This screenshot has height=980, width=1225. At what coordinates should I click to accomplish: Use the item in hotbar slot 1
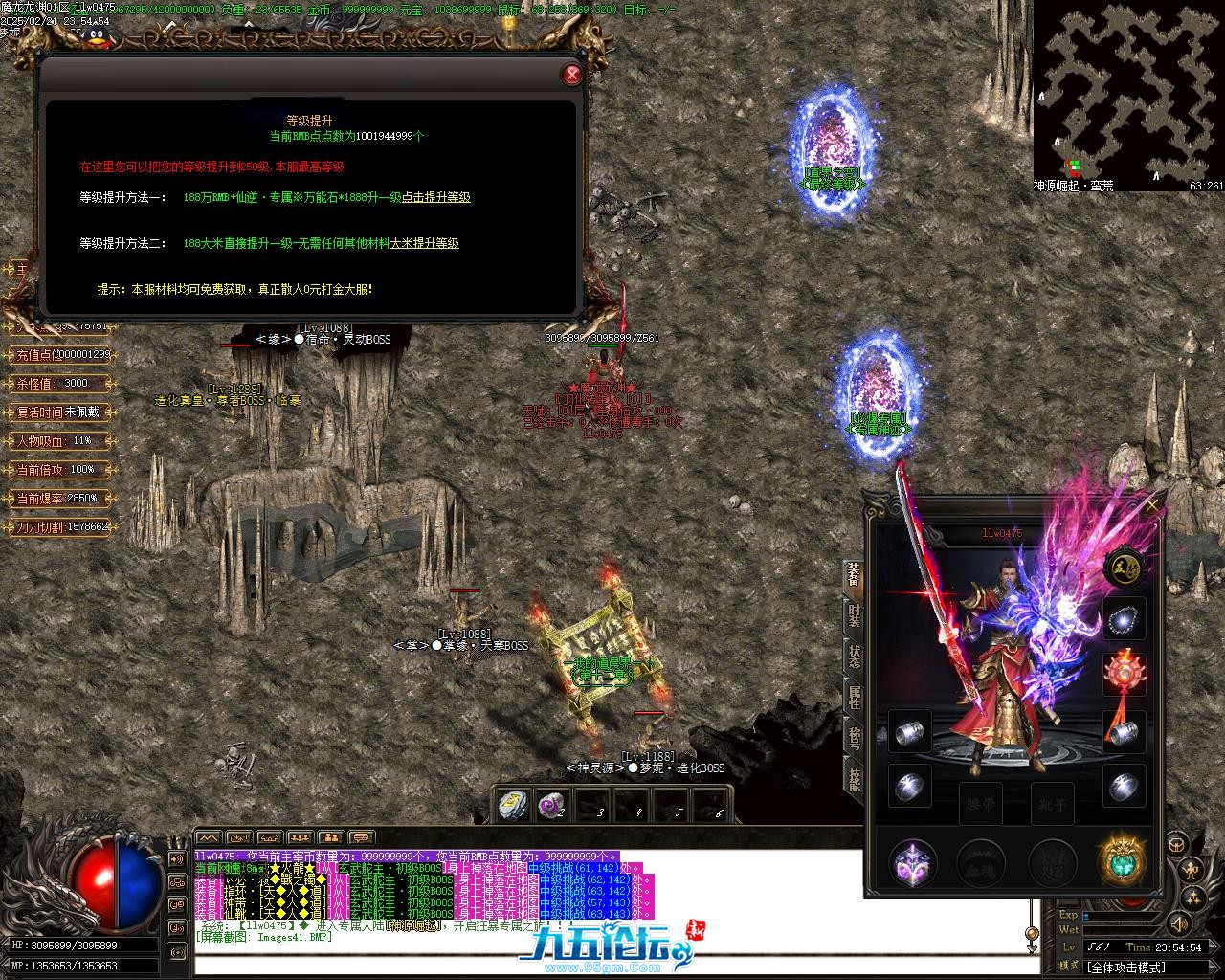tap(512, 806)
